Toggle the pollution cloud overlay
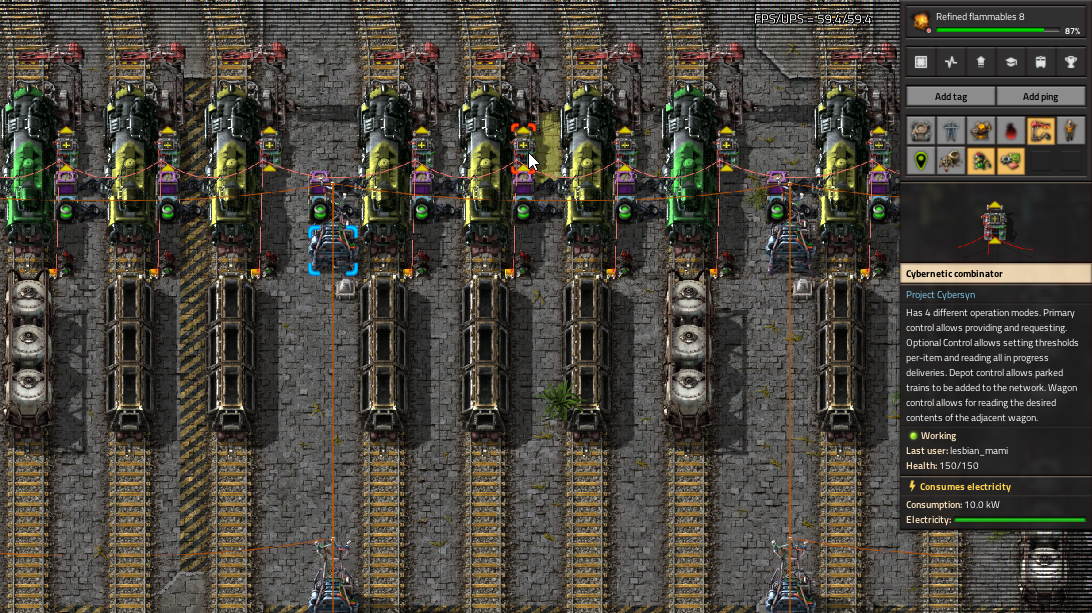This screenshot has height=613, width=1092. pos(1011,131)
